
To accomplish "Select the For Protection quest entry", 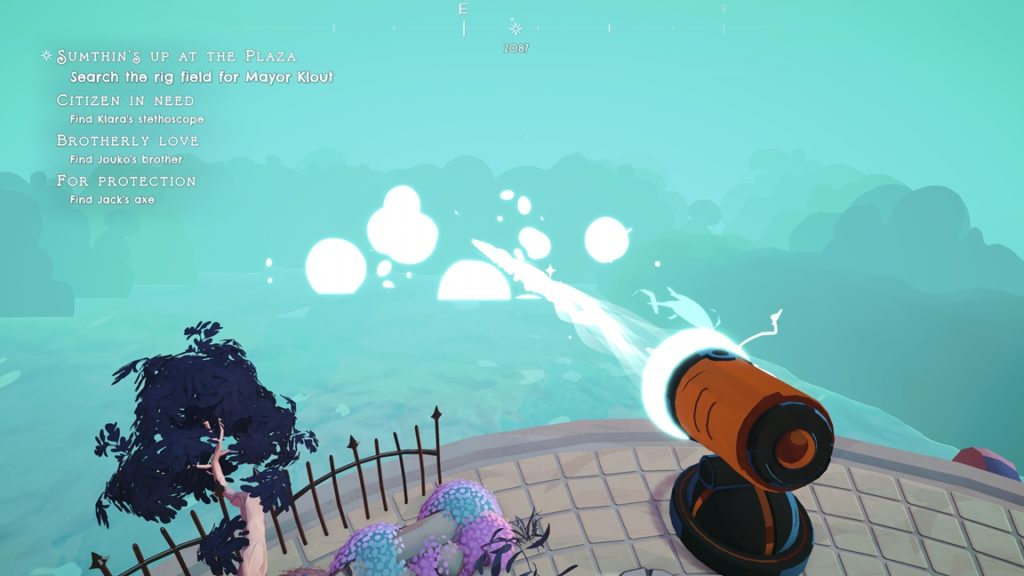I will (x=126, y=181).
